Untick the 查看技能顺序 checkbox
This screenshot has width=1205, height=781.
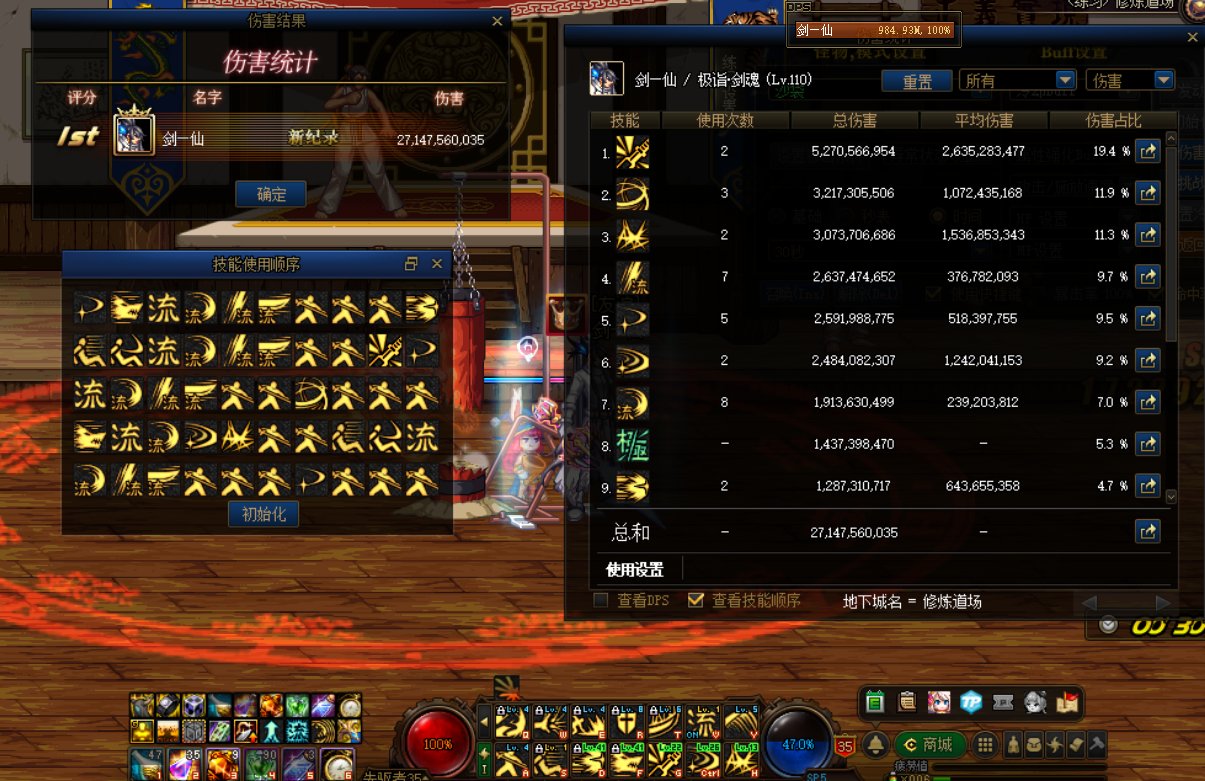[696, 600]
